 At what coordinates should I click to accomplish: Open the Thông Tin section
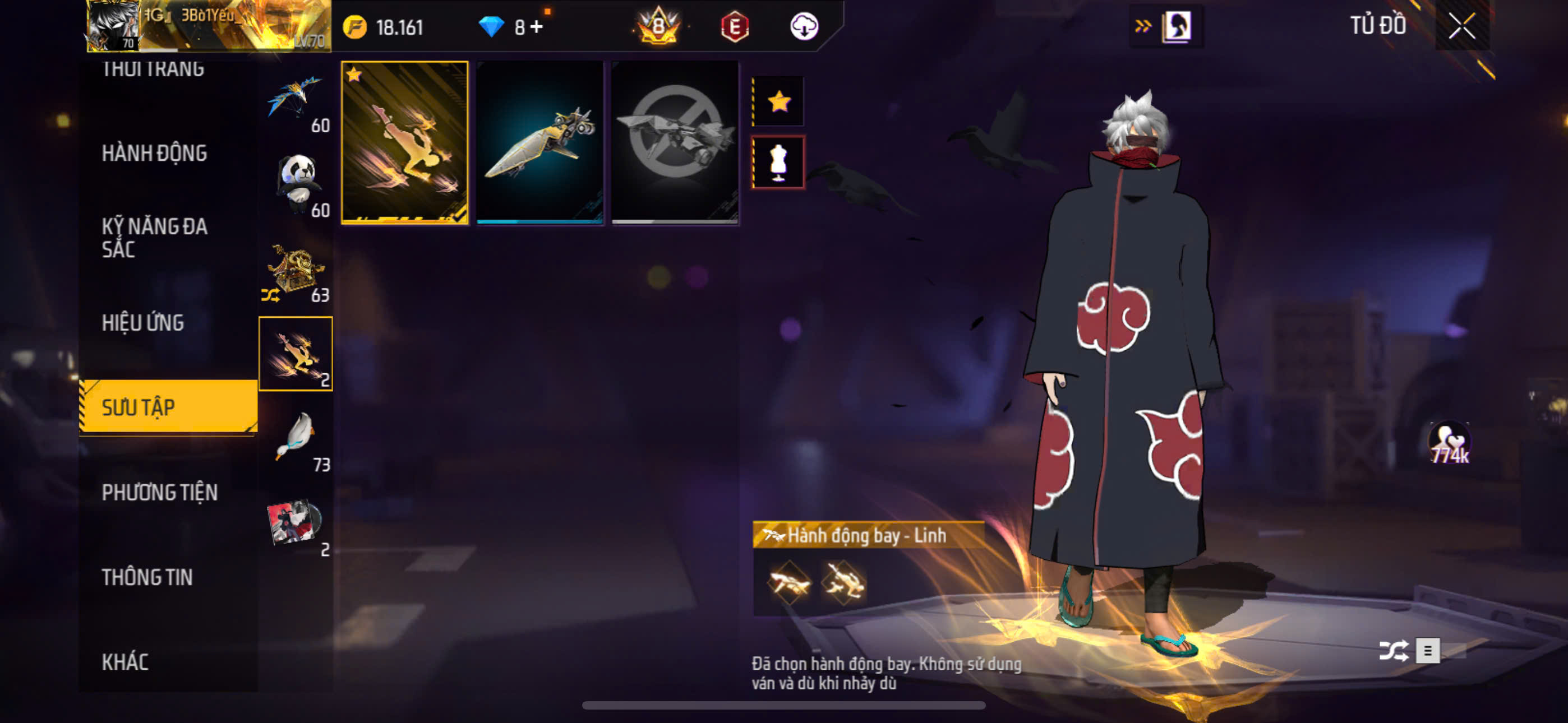147,577
